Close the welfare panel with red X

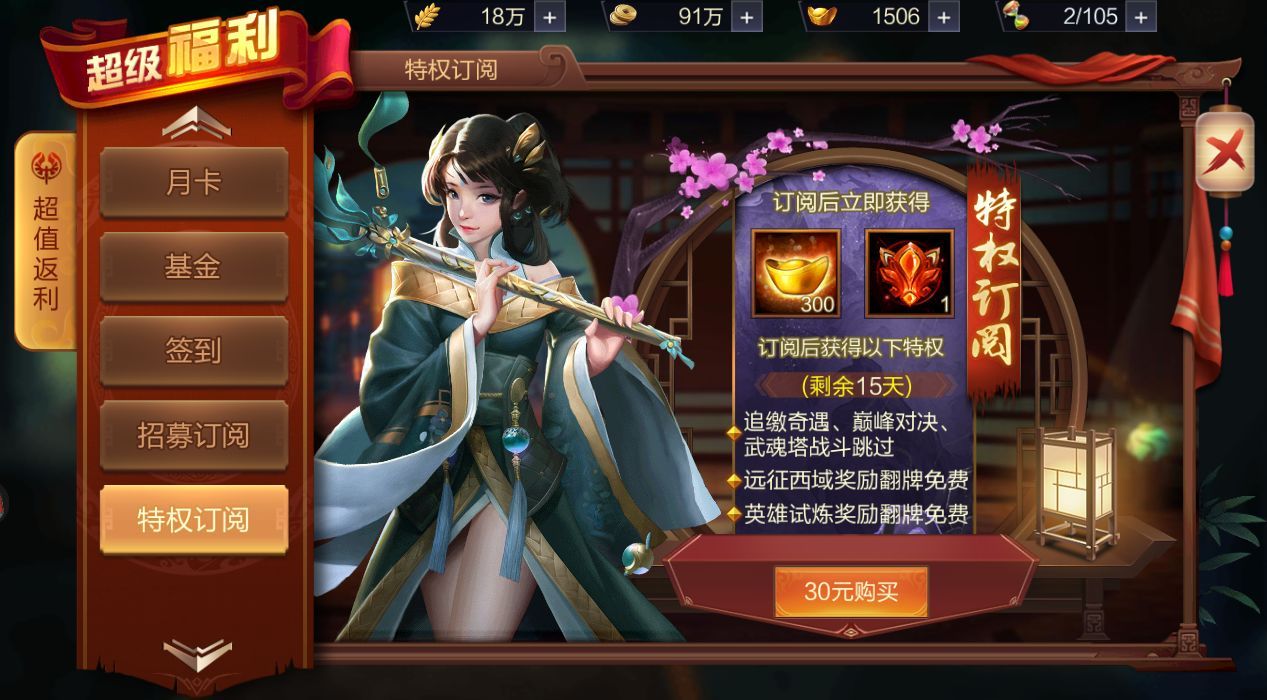1225,152
